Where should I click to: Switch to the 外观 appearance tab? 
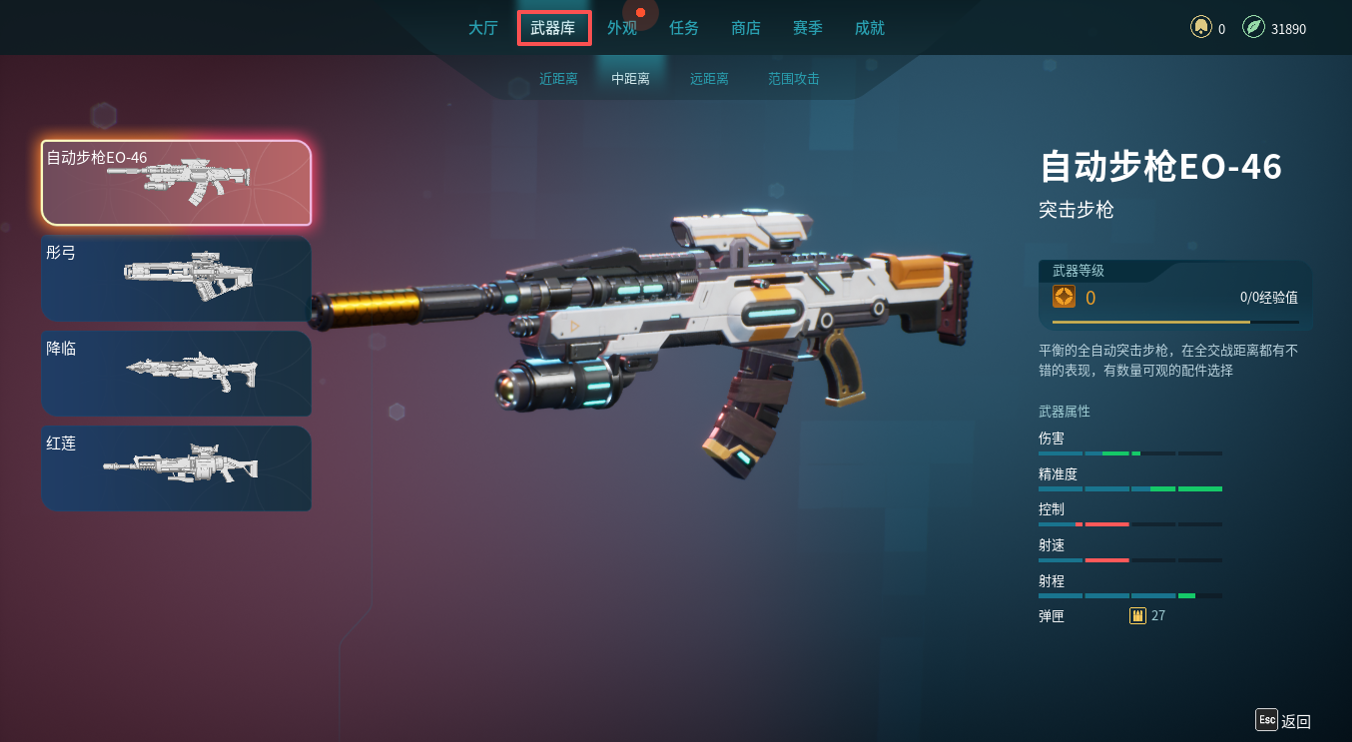[622, 28]
